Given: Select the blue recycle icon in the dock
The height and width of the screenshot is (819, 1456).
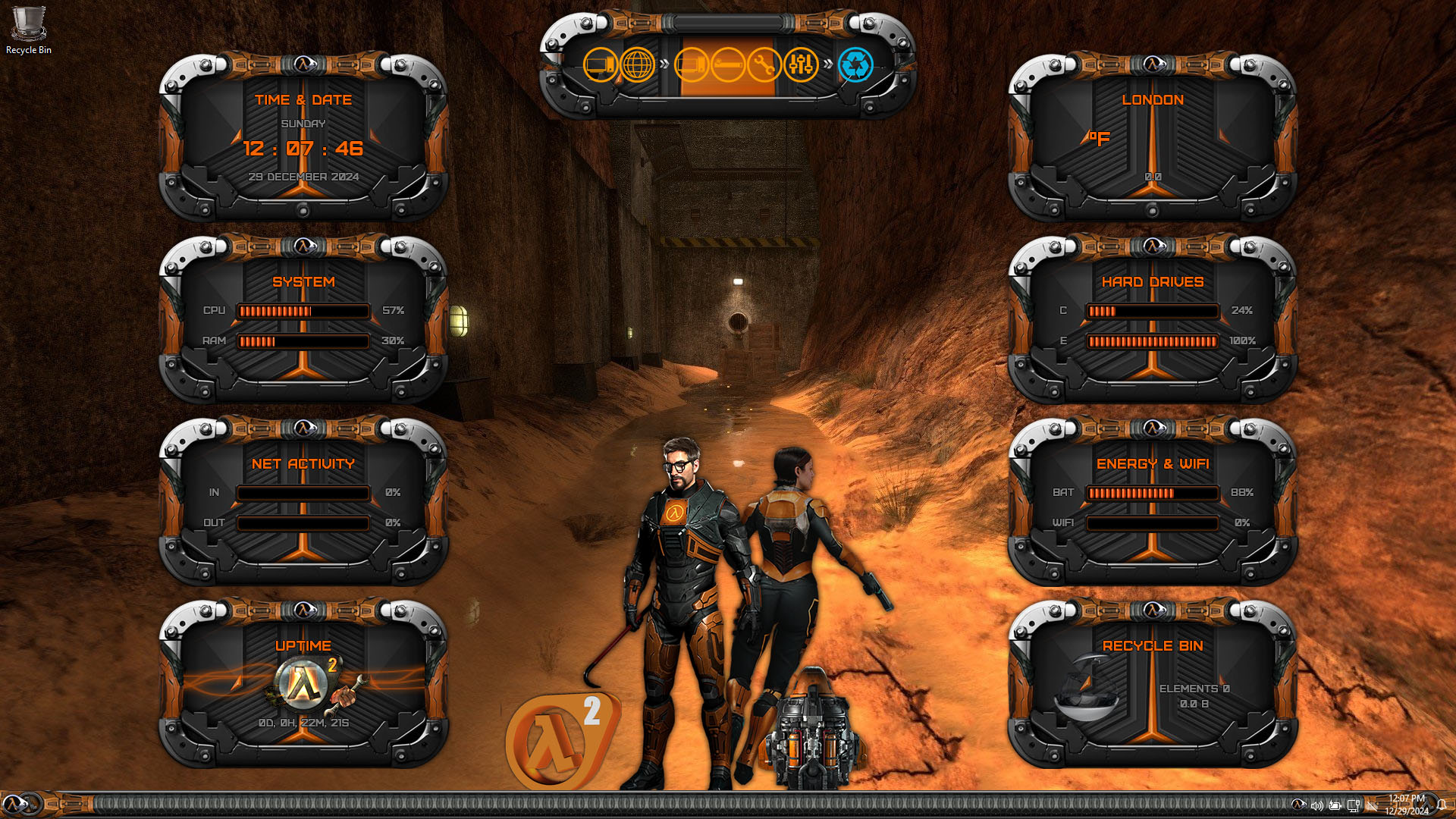Looking at the screenshot, I should click(x=855, y=65).
